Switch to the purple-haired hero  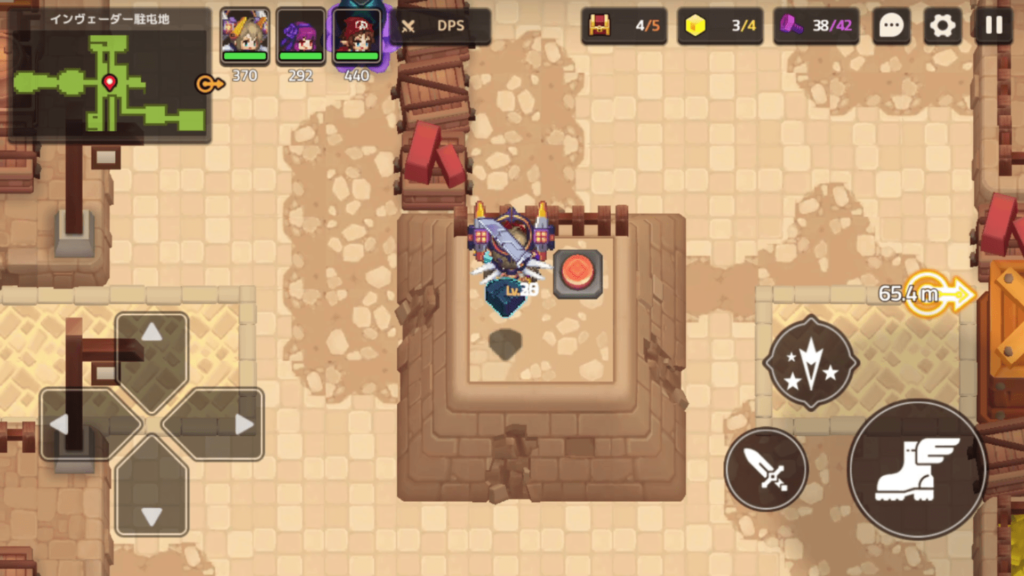[x=300, y=33]
